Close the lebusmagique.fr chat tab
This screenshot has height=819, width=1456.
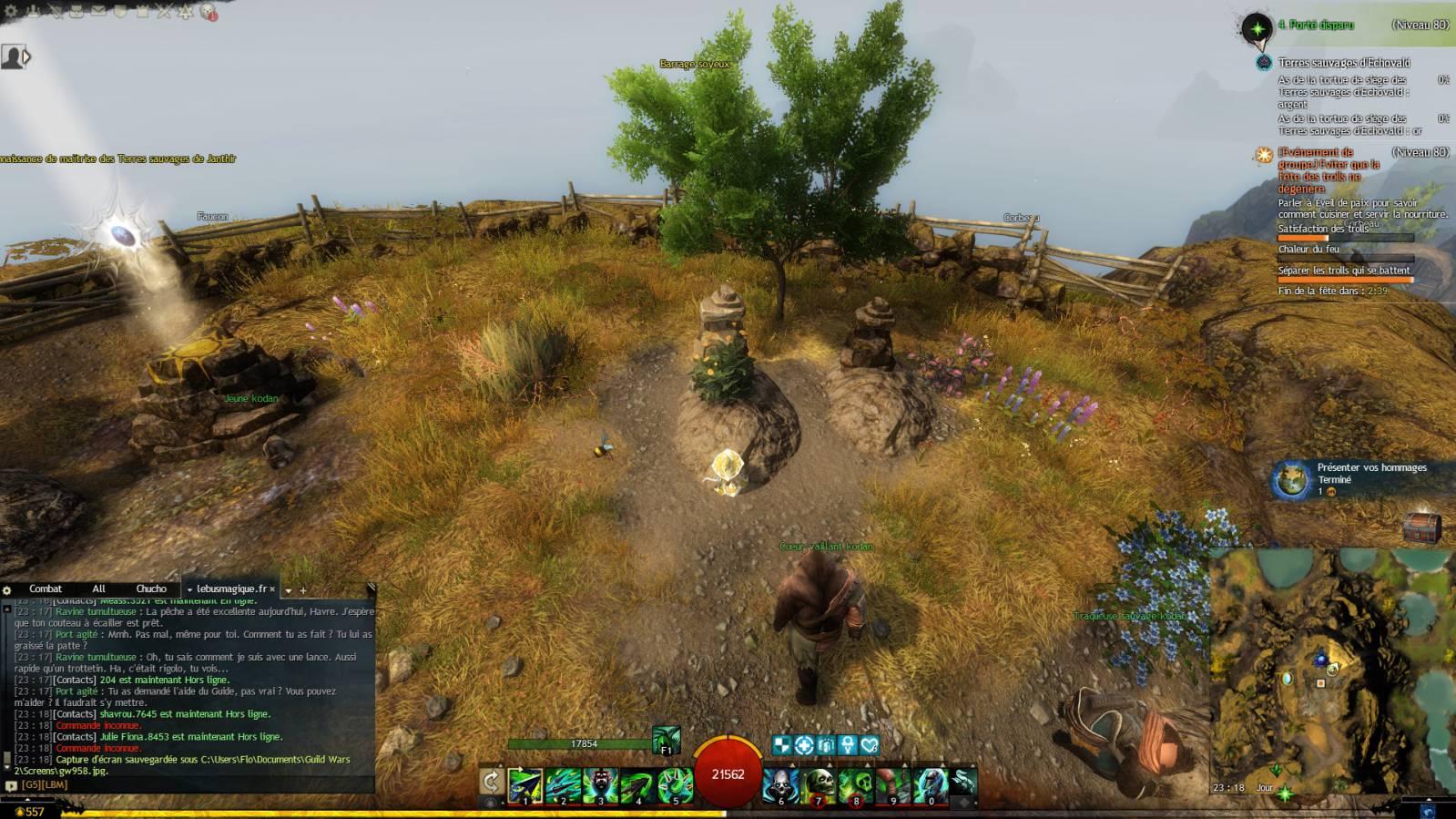click(x=272, y=589)
